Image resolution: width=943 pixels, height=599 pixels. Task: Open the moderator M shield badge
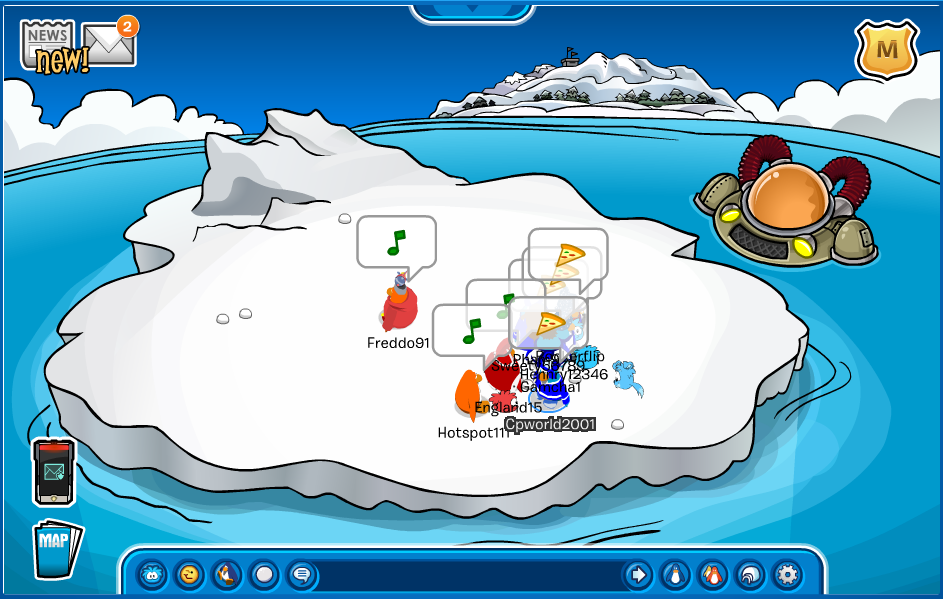point(886,49)
